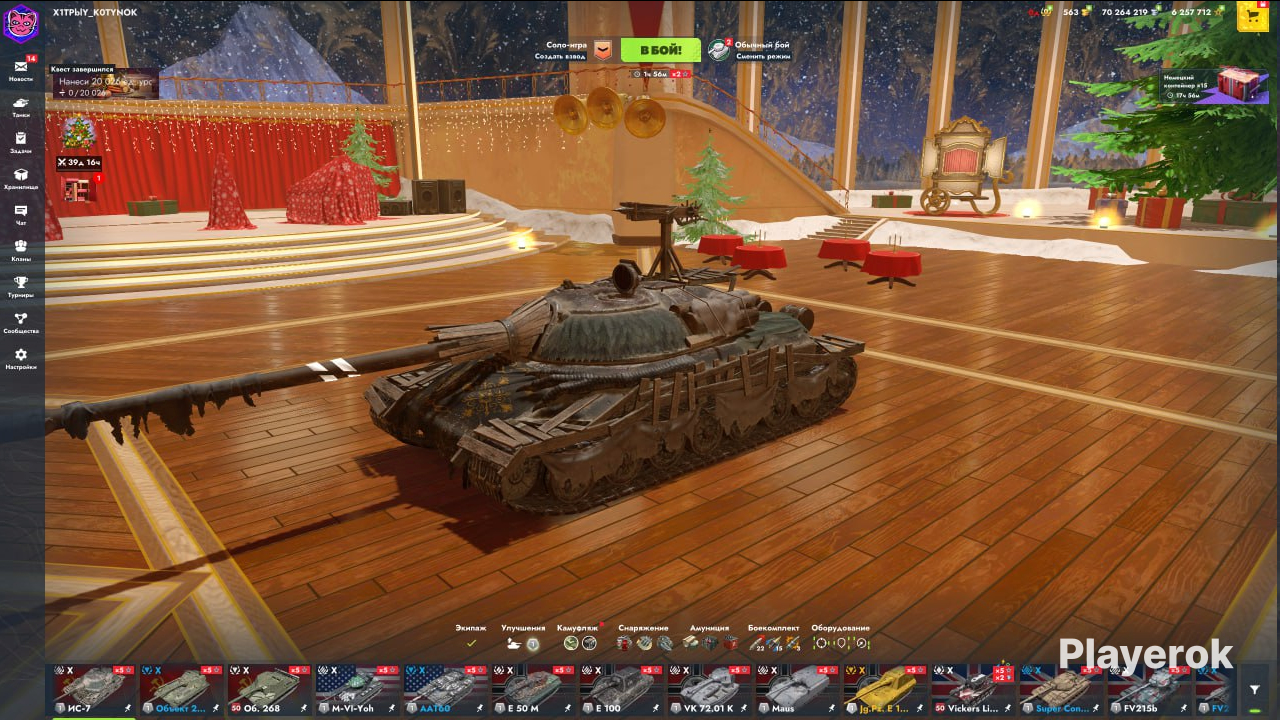Go to the Кланы (Clans) section
The height and width of the screenshot is (720, 1280).
21,250
